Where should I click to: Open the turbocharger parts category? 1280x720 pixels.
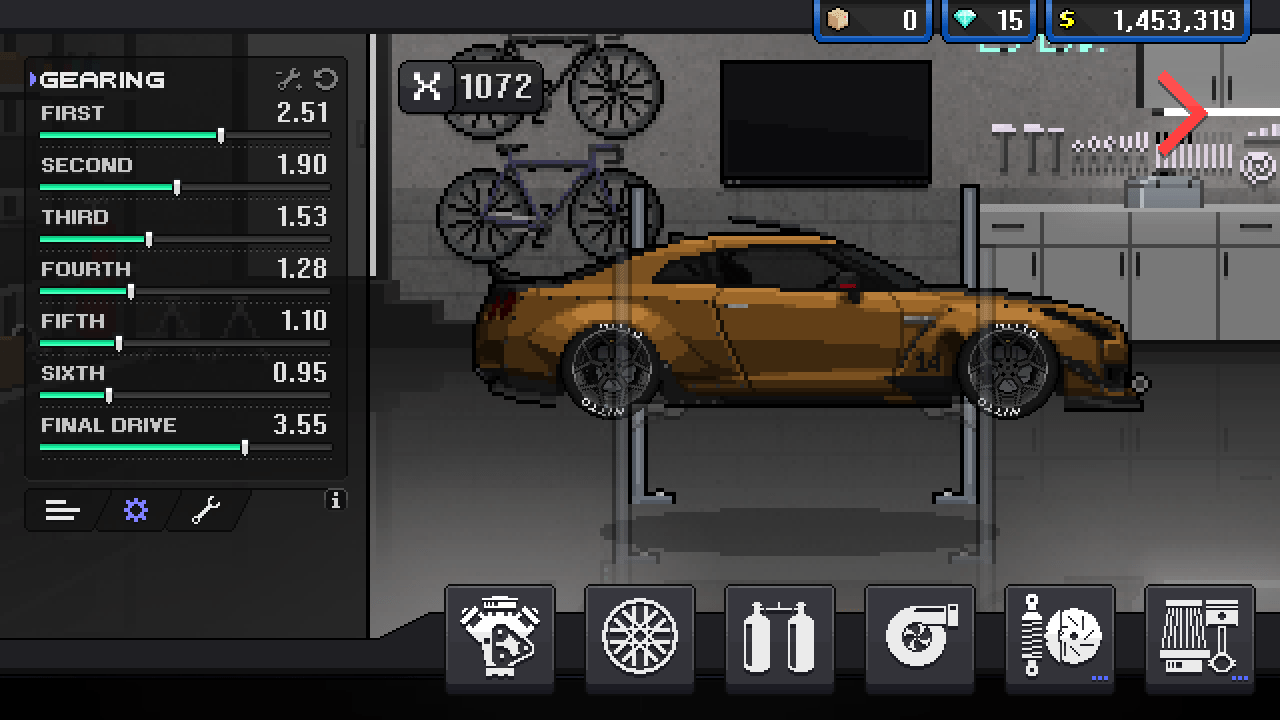click(x=919, y=636)
